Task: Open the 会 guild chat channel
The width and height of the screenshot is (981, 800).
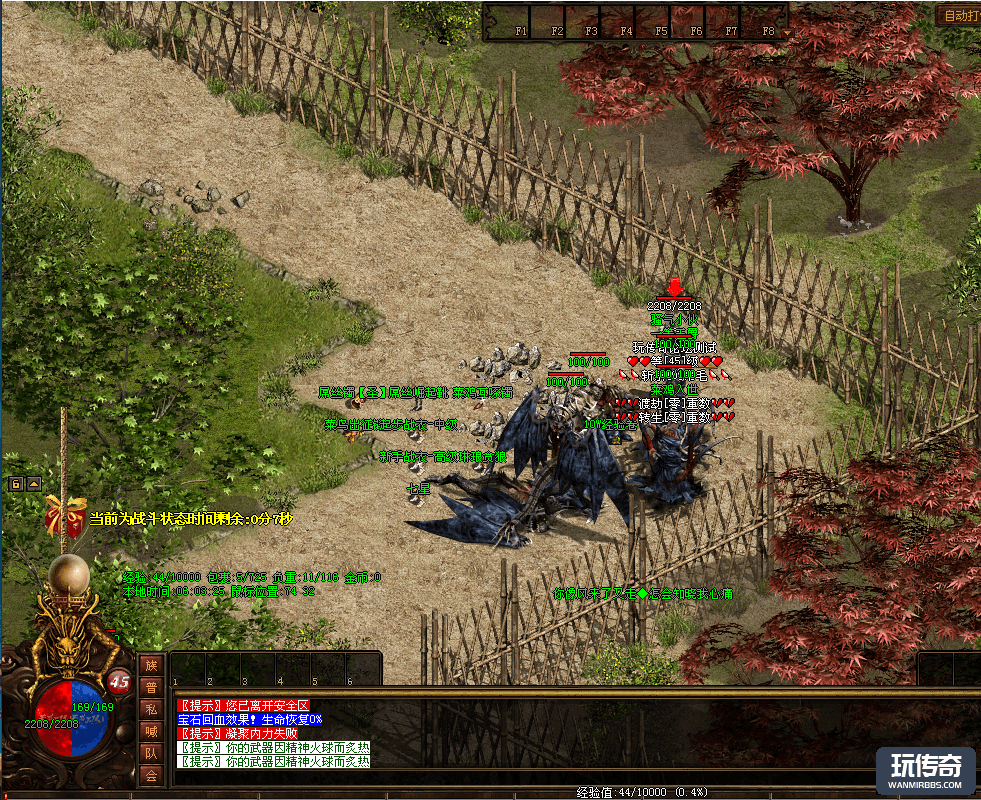Action: click(x=150, y=775)
